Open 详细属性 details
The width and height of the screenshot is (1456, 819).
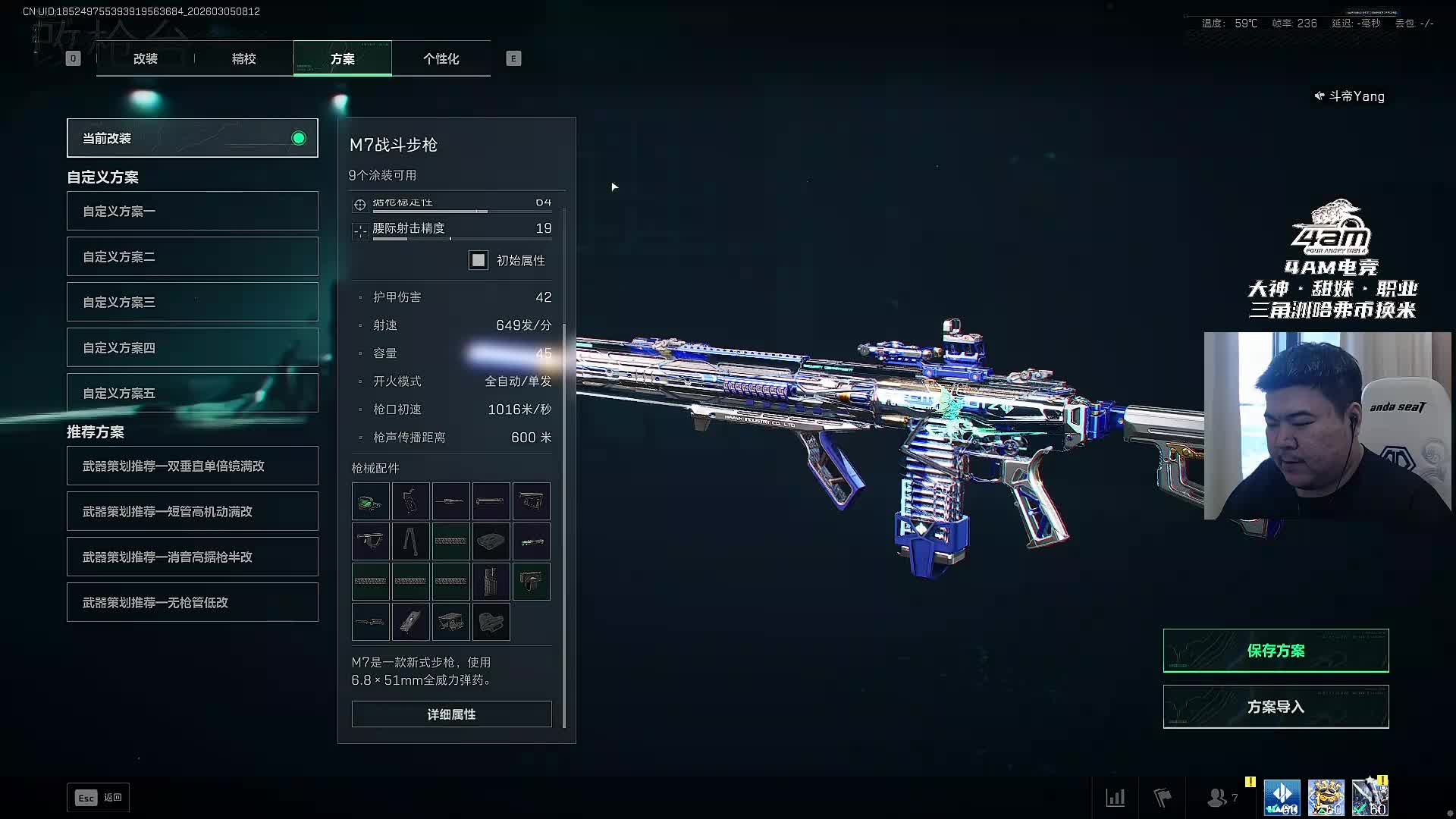tap(451, 714)
